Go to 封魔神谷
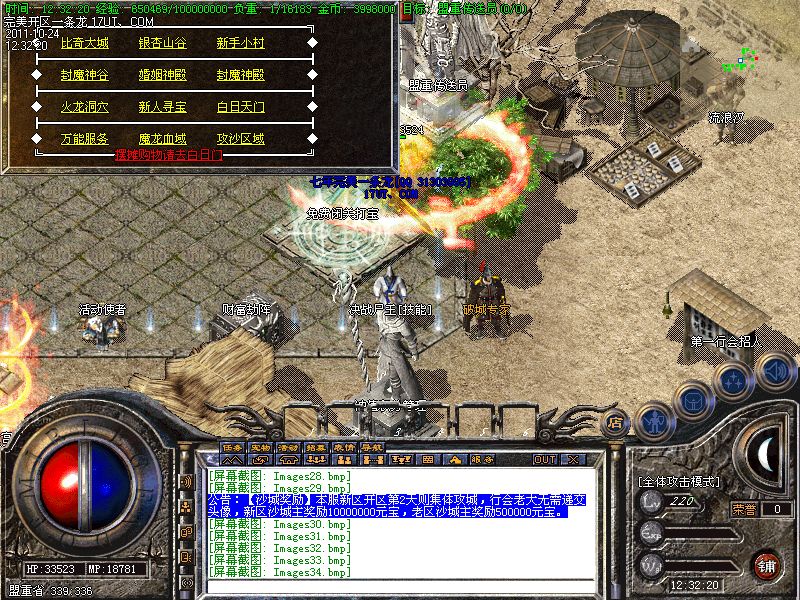The height and width of the screenshot is (600, 800). click(85, 75)
